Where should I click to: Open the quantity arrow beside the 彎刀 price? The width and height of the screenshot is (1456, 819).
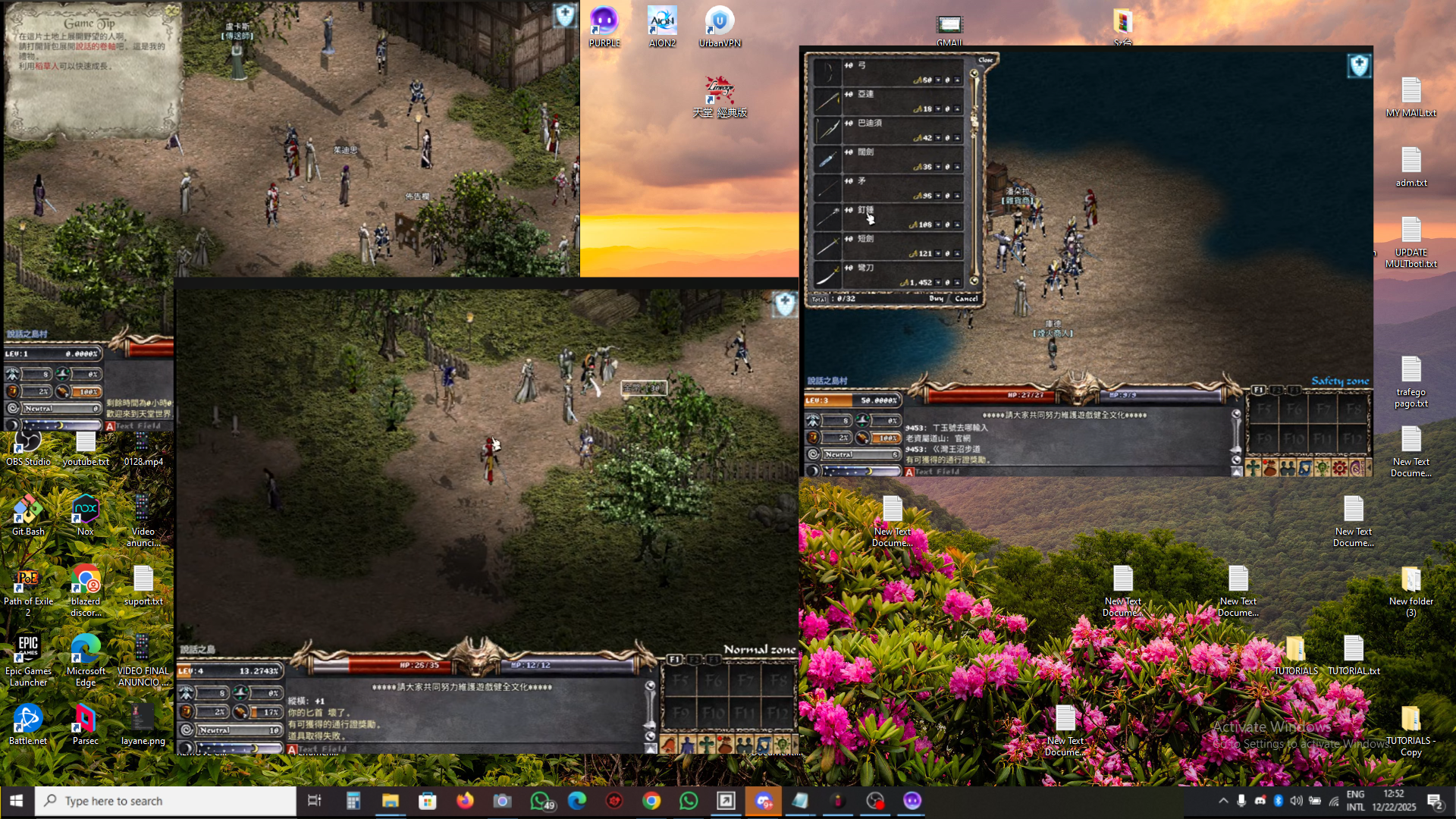pos(938,283)
